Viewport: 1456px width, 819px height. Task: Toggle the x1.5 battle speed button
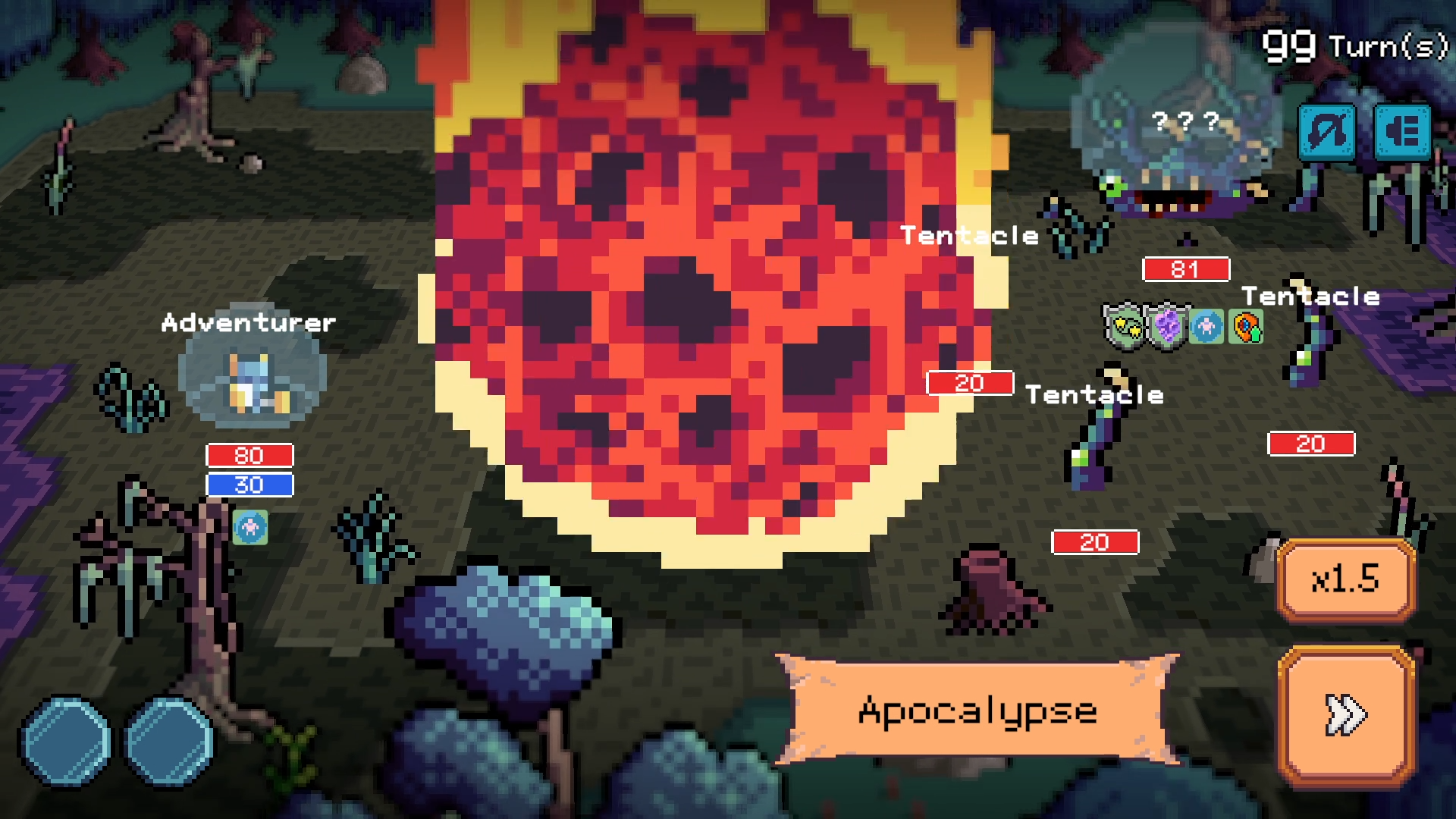1346,579
